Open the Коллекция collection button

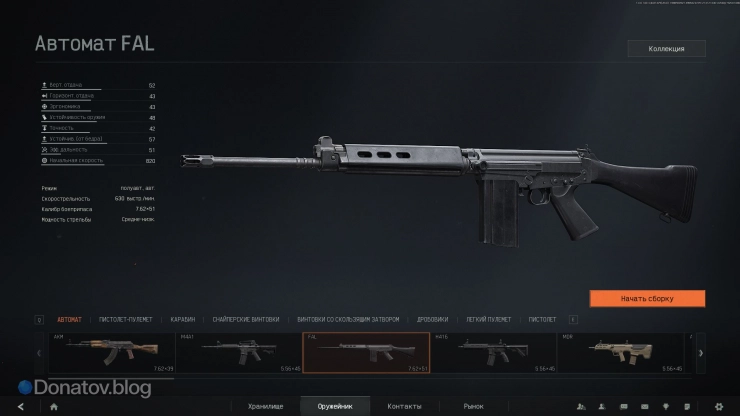(x=666, y=48)
